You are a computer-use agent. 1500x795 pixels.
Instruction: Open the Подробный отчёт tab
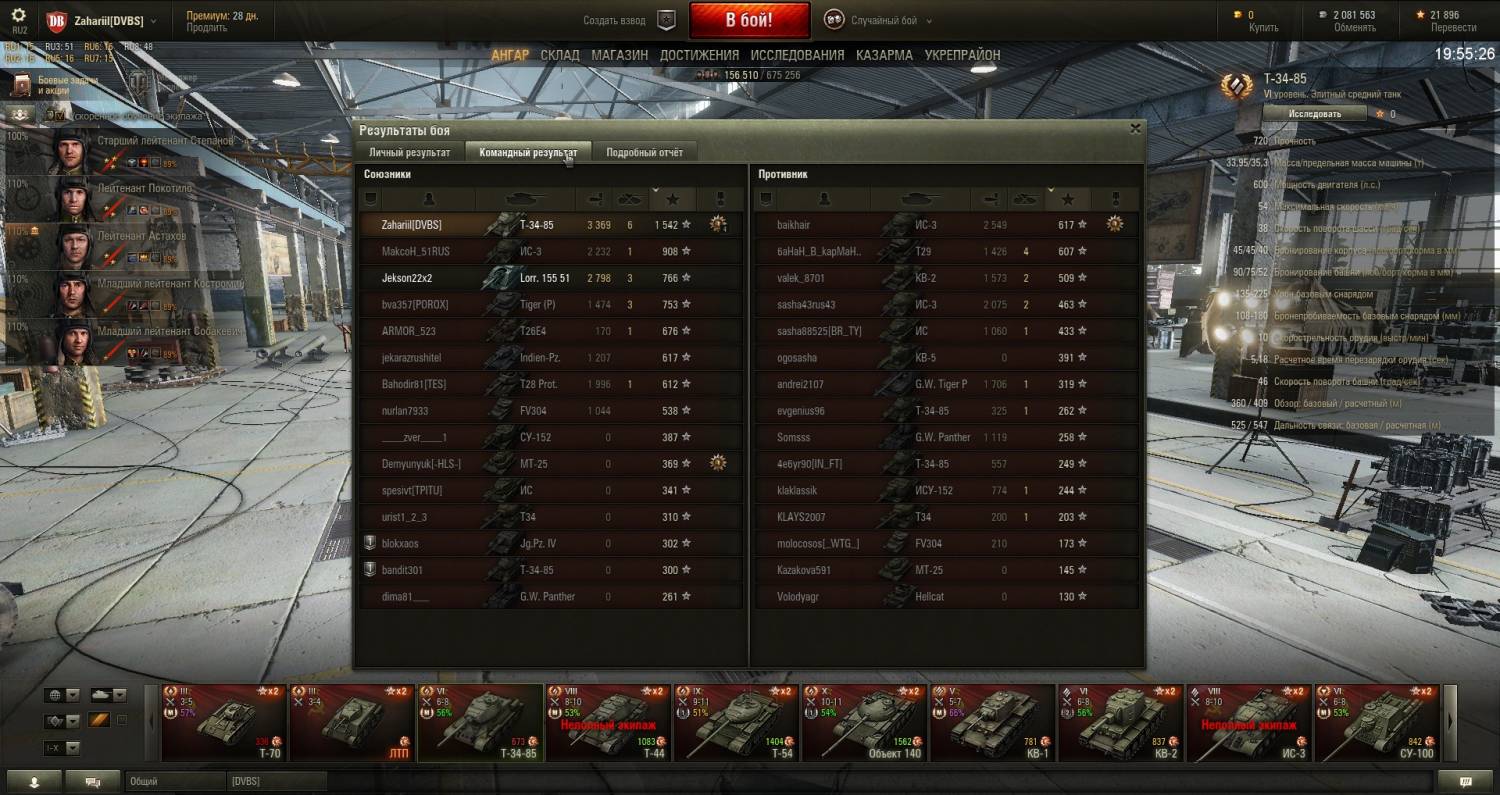(x=644, y=152)
